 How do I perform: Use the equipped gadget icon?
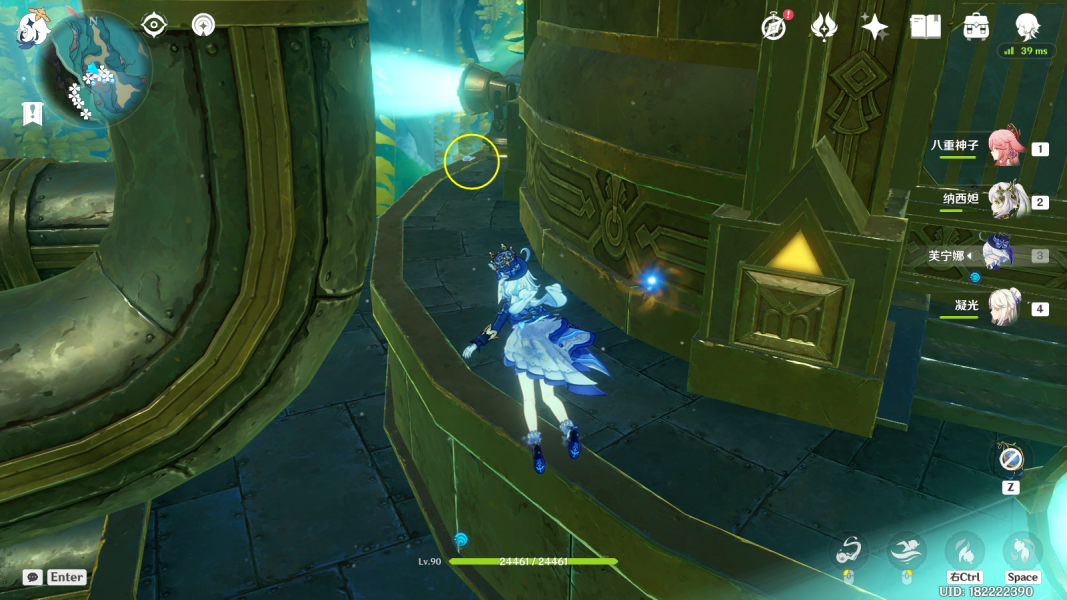click(1010, 461)
